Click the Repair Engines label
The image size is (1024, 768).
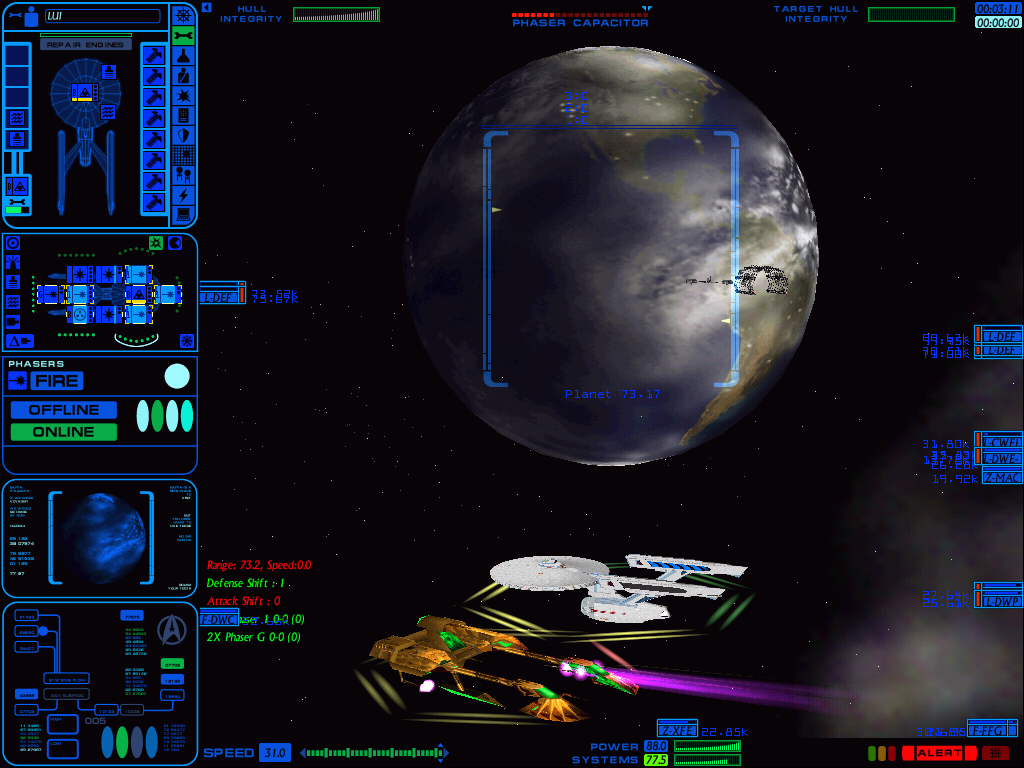click(85, 44)
